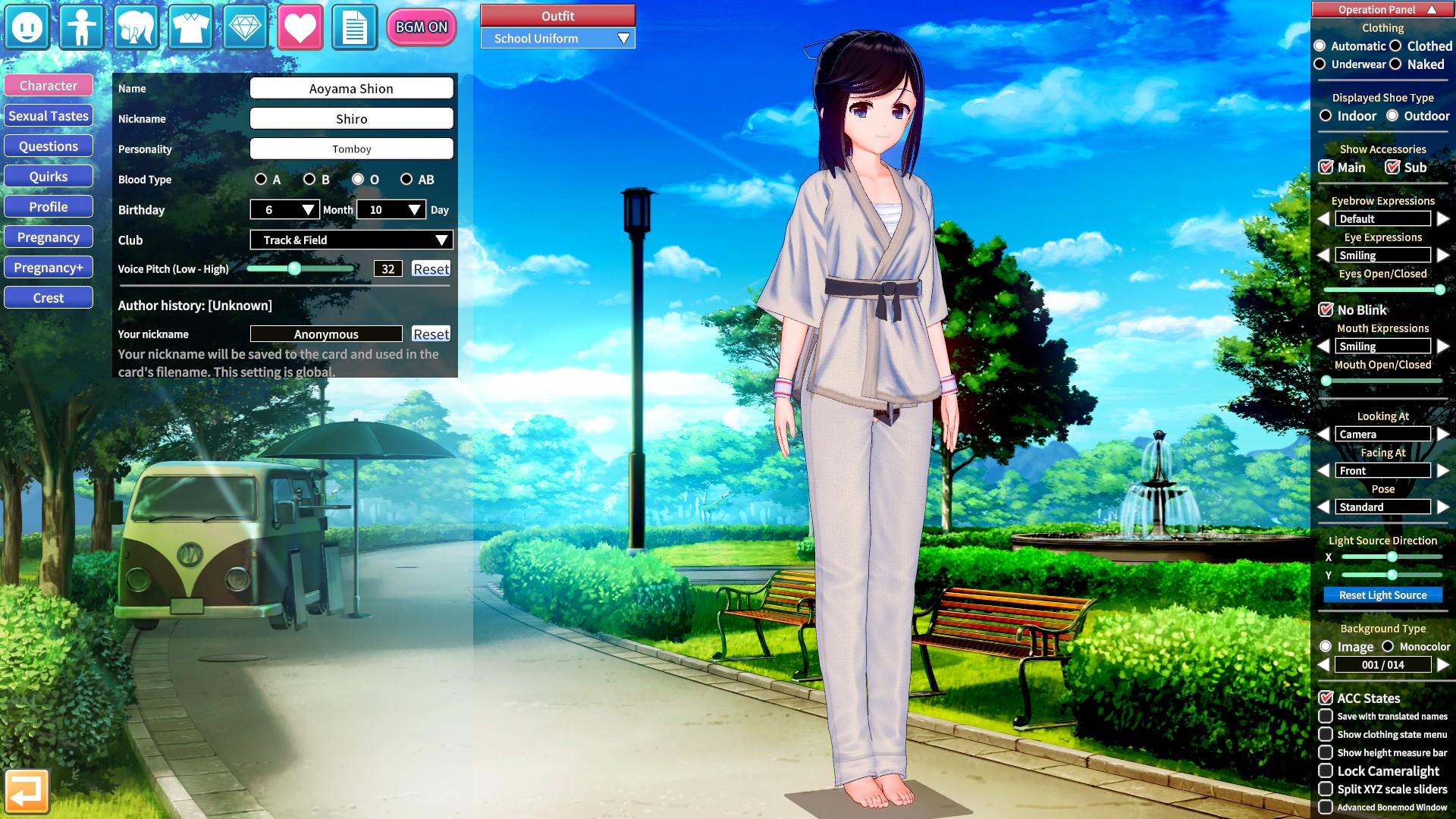Enable Save with translated names

point(1326,716)
